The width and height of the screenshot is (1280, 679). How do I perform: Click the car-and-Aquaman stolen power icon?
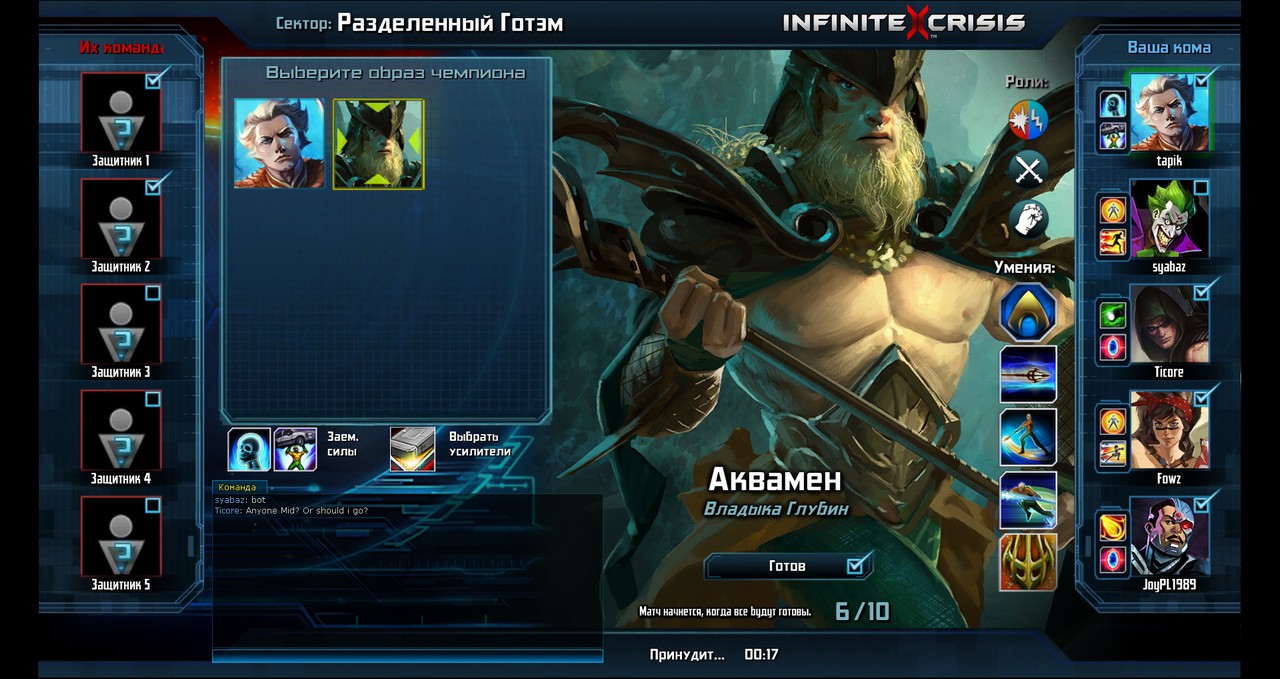pyautogui.click(x=295, y=449)
